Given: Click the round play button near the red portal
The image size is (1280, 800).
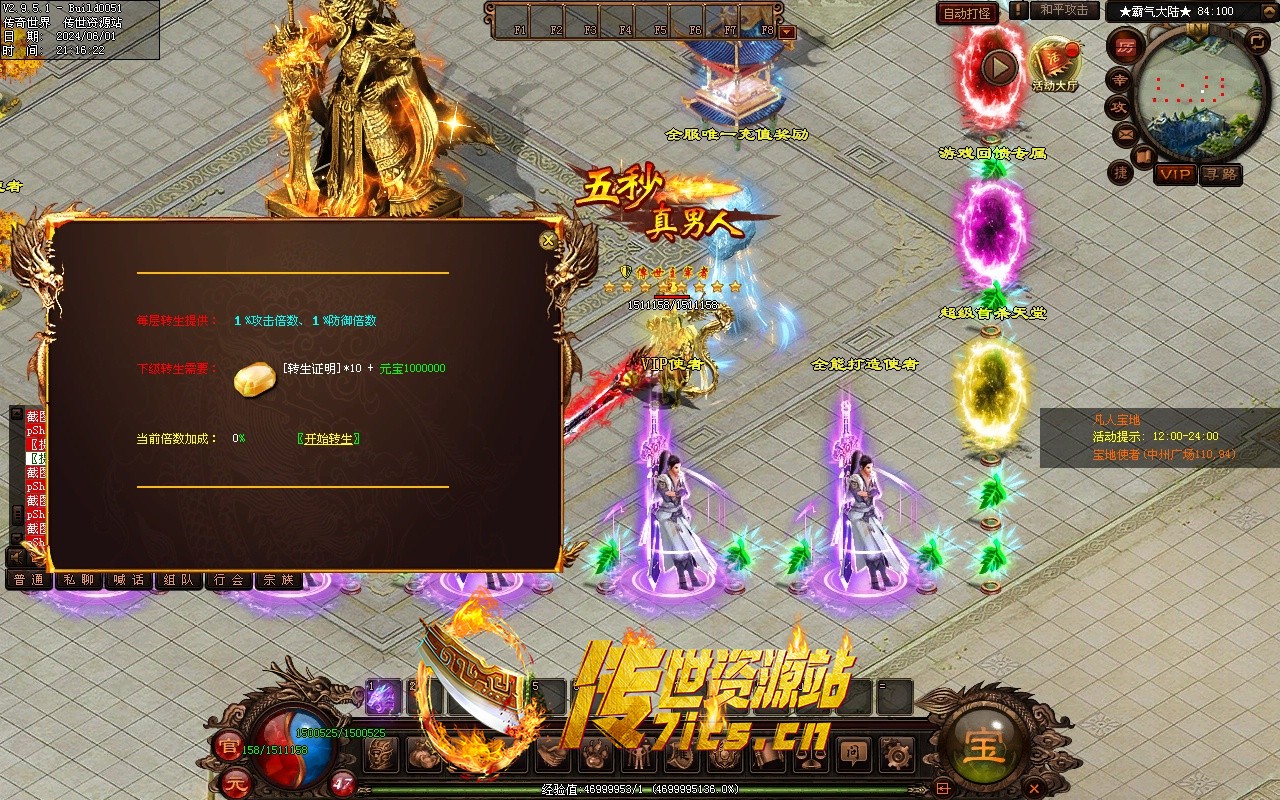Looking at the screenshot, I should pos(998,67).
